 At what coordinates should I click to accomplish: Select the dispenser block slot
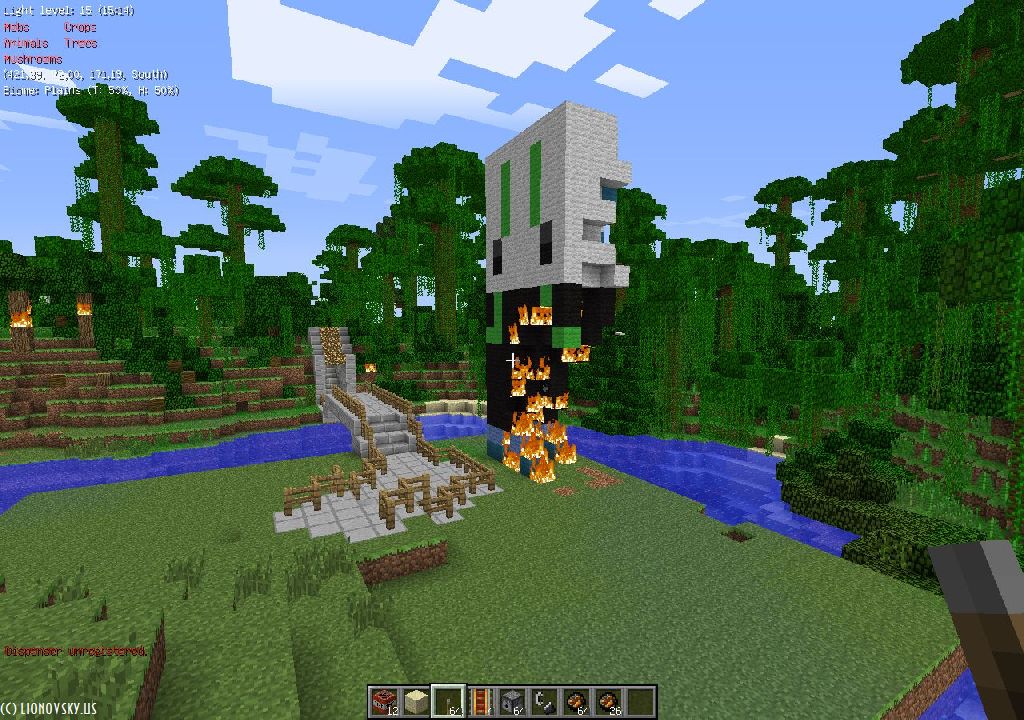[x=512, y=701]
